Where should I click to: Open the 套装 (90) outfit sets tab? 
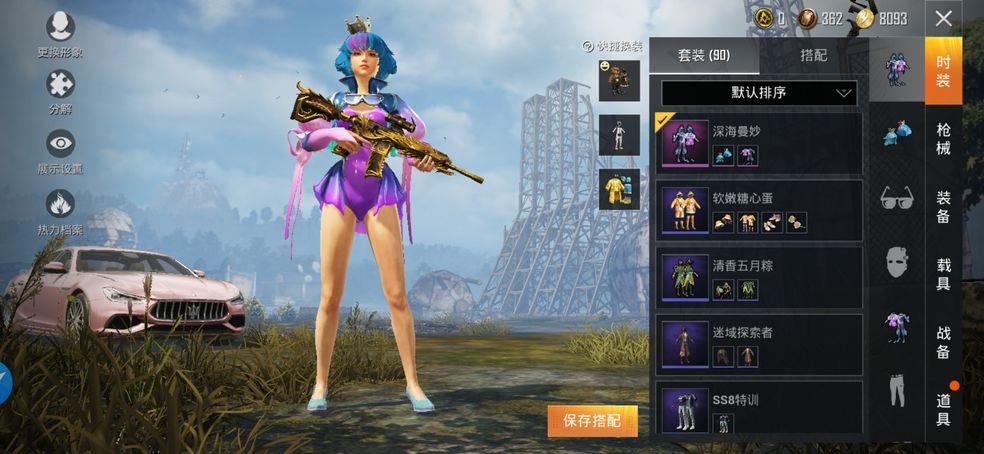[704, 56]
